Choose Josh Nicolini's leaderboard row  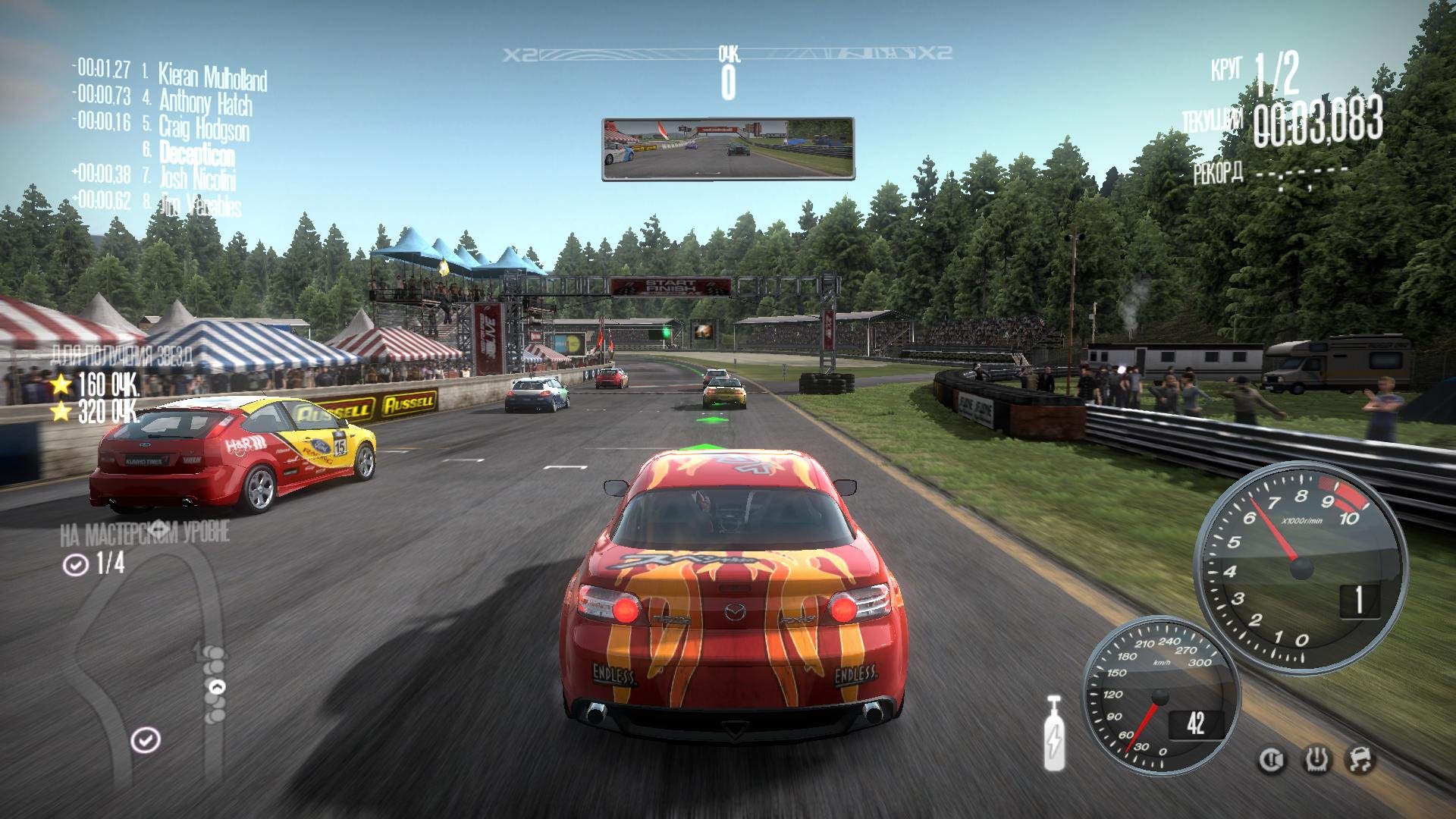[197, 179]
